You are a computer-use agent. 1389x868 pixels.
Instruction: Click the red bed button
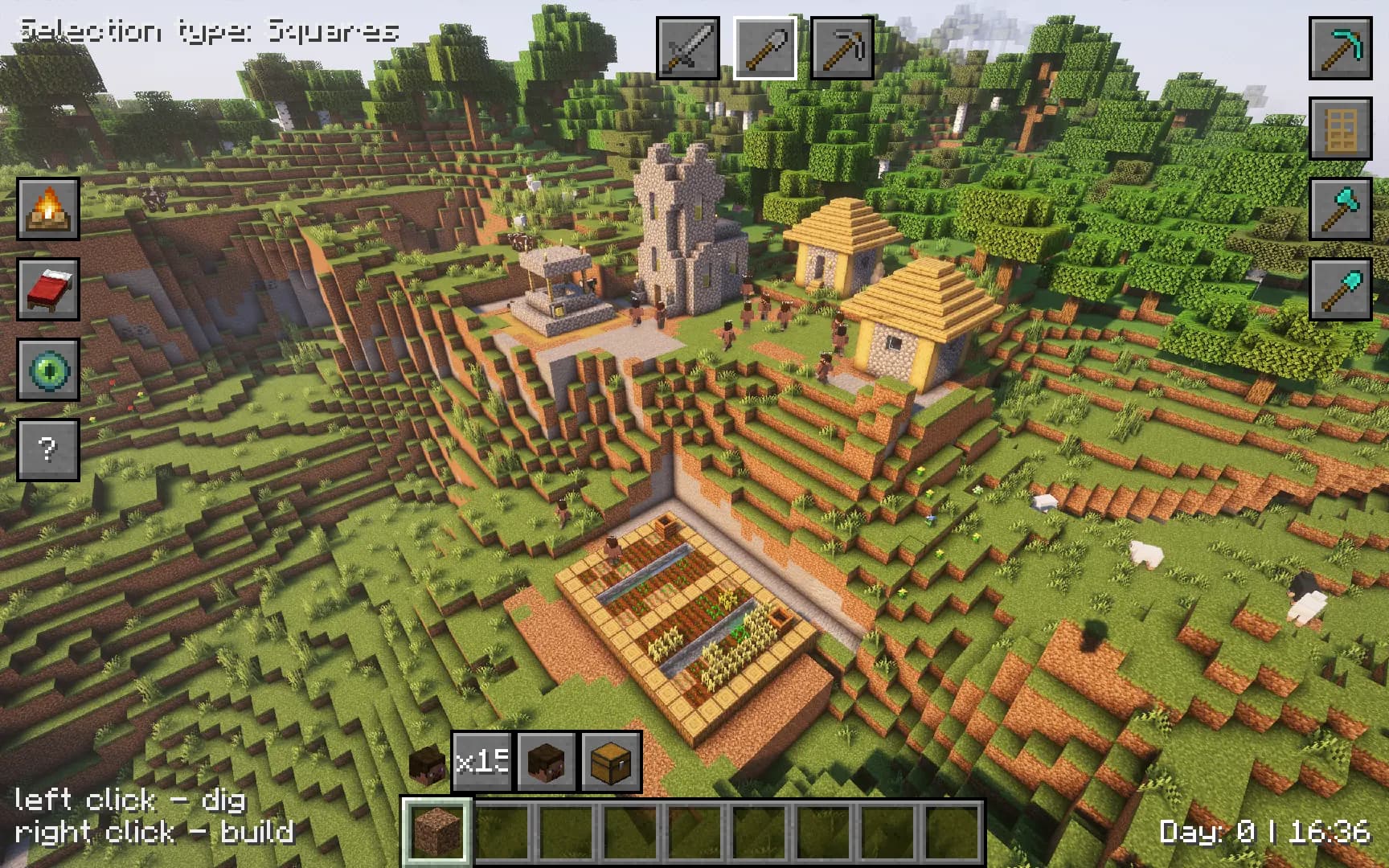(48, 289)
